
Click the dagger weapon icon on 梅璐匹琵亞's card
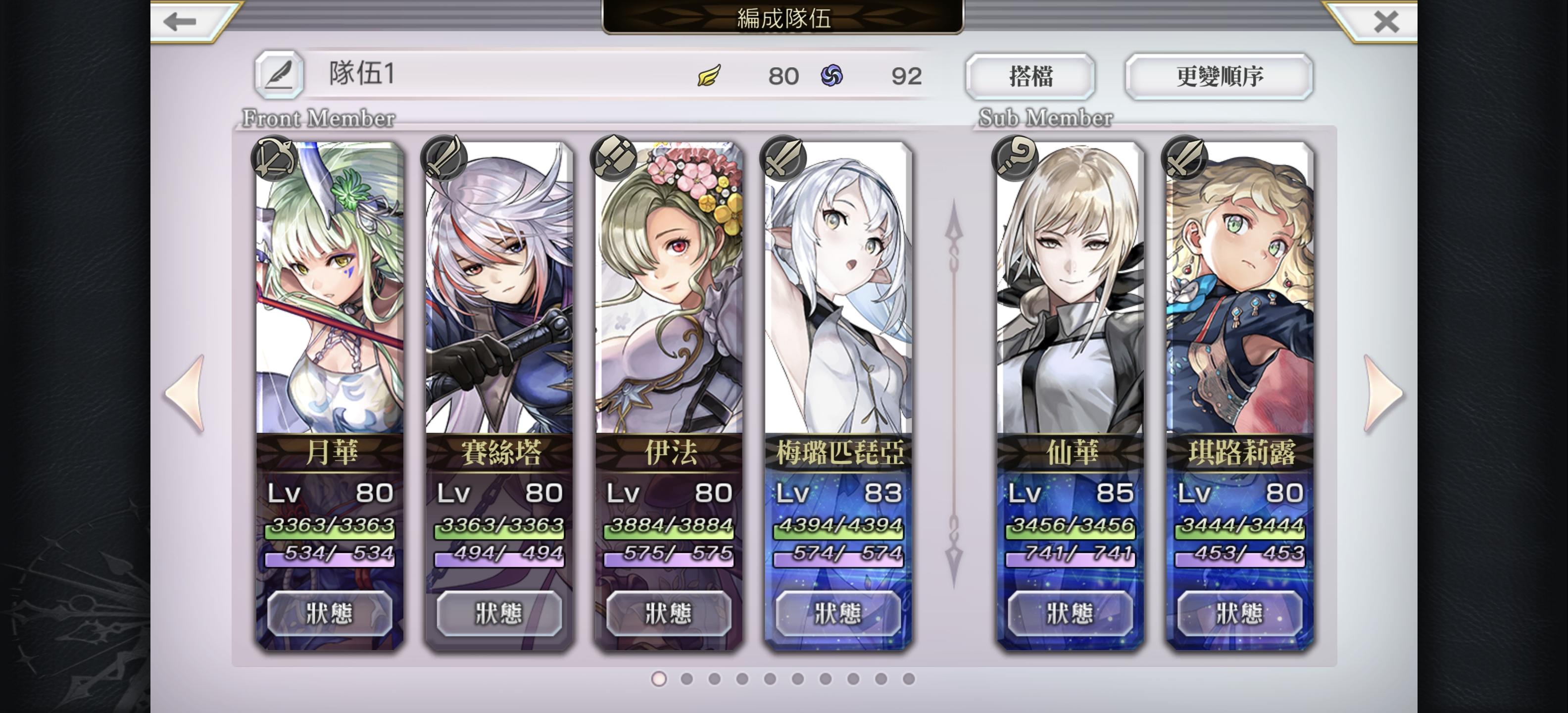(x=784, y=159)
